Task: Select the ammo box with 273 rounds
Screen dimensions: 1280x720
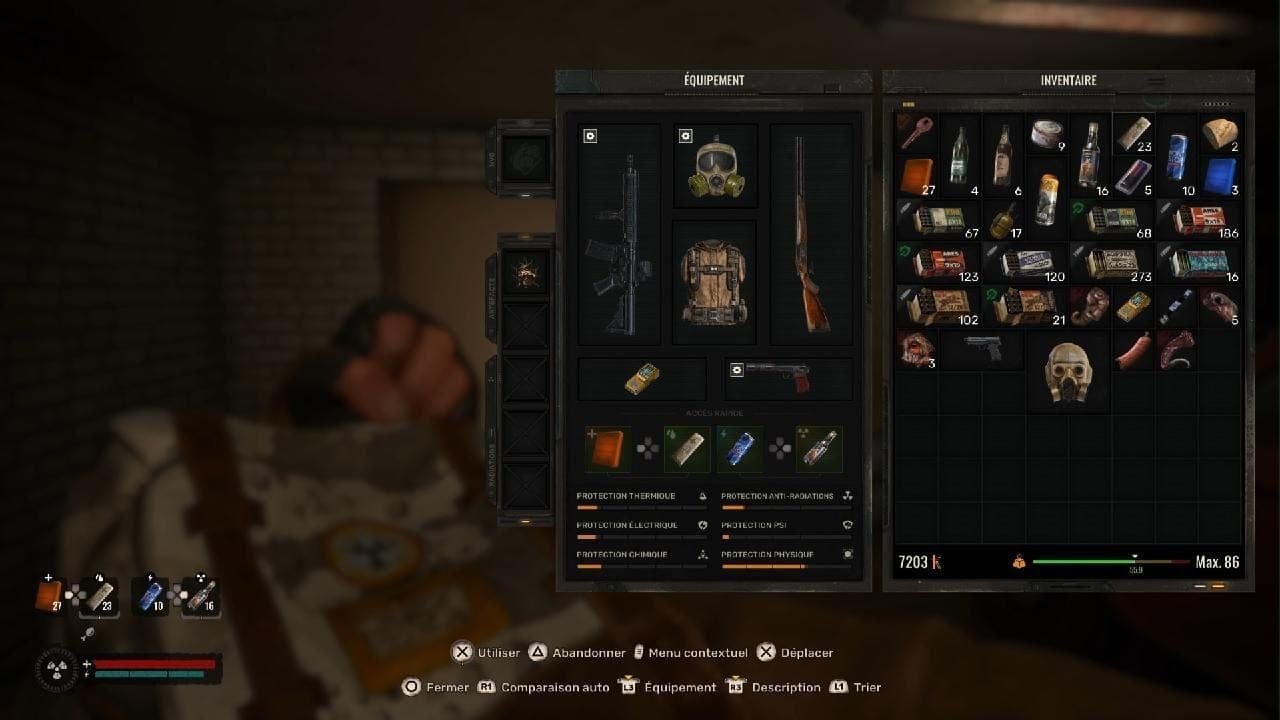Action: pos(1112,263)
